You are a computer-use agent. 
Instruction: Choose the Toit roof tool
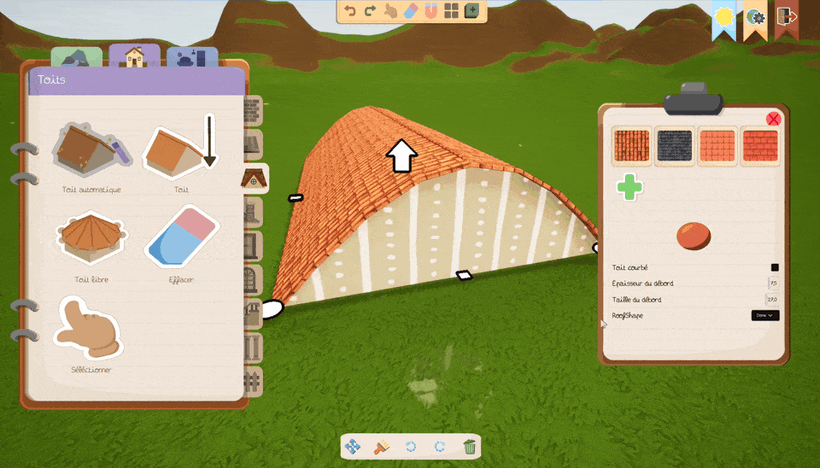[x=180, y=152]
